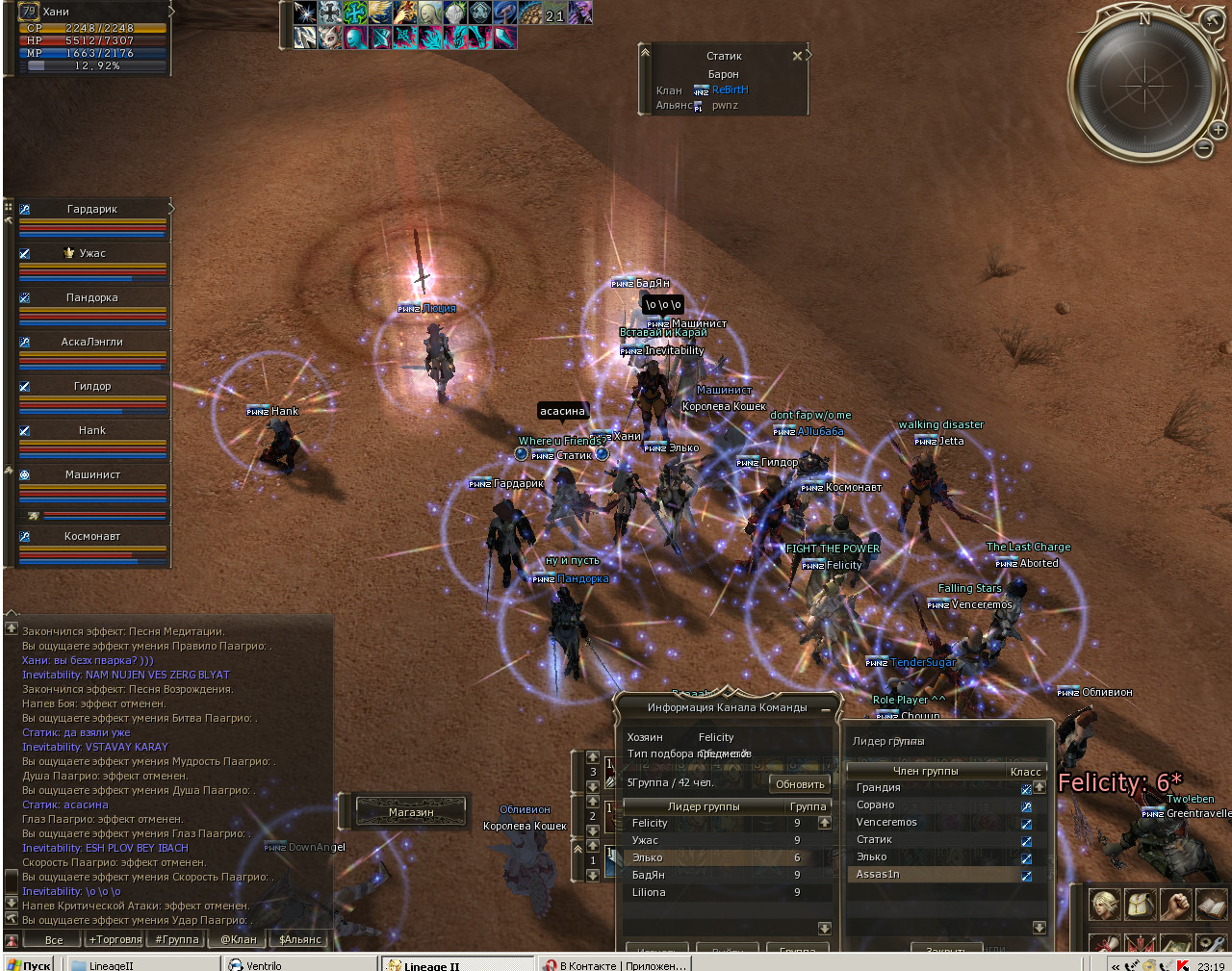Open the #Группа chat tab
Image resolution: width=1232 pixels, height=971 pixels.
click(x=177, y=939)
